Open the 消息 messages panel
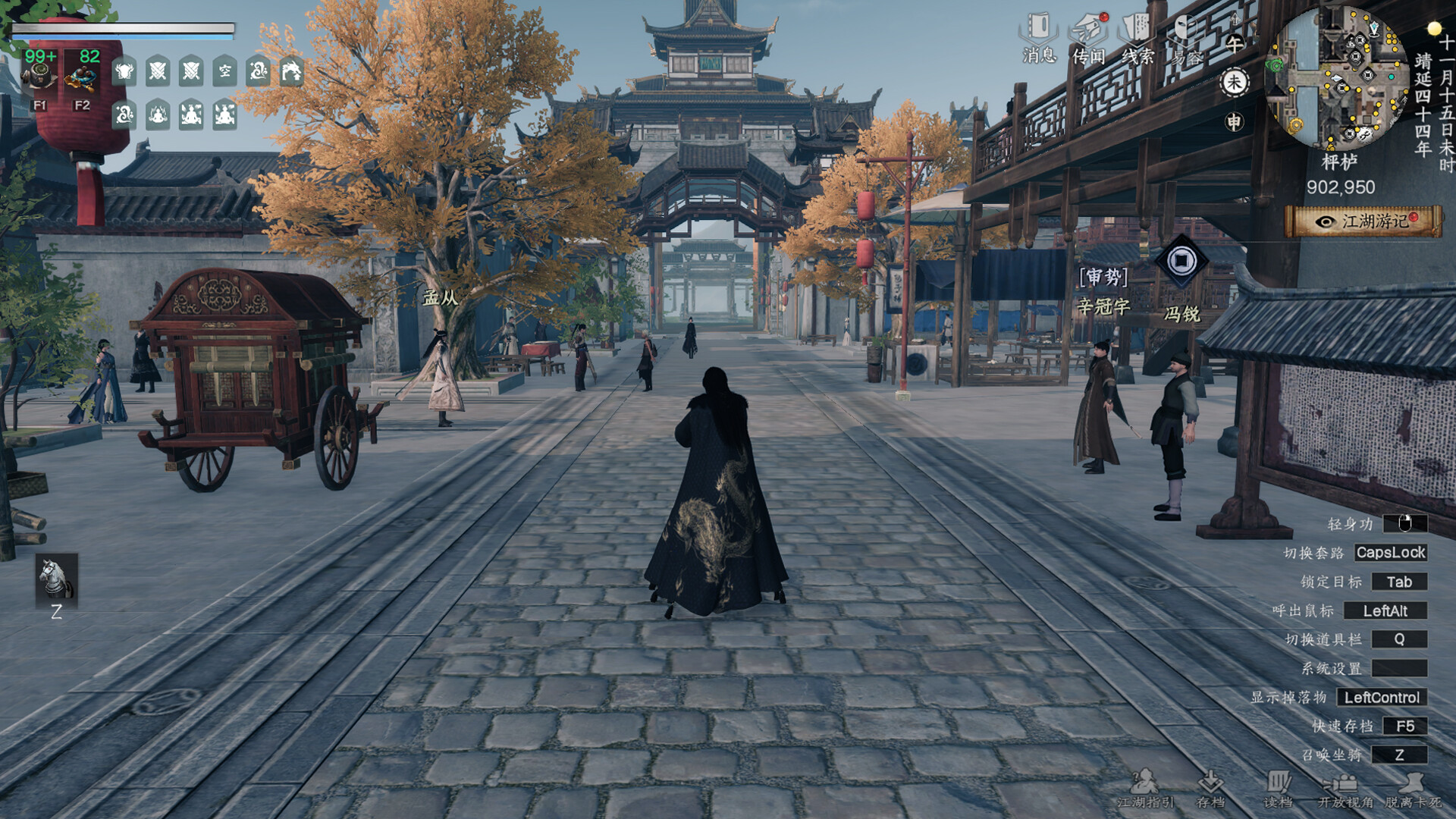 pos(1039,38)
